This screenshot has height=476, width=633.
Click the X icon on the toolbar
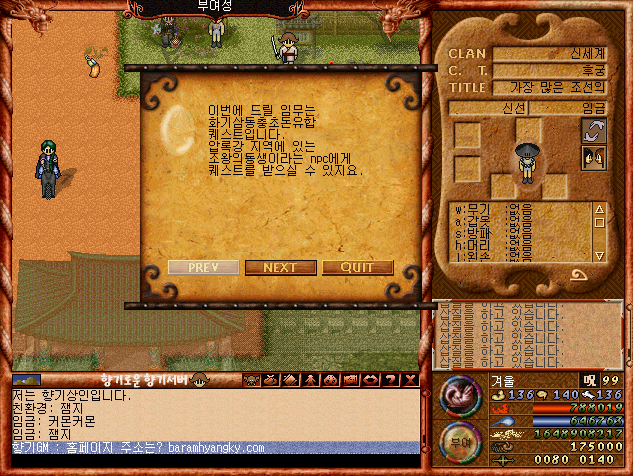point(410,380)
